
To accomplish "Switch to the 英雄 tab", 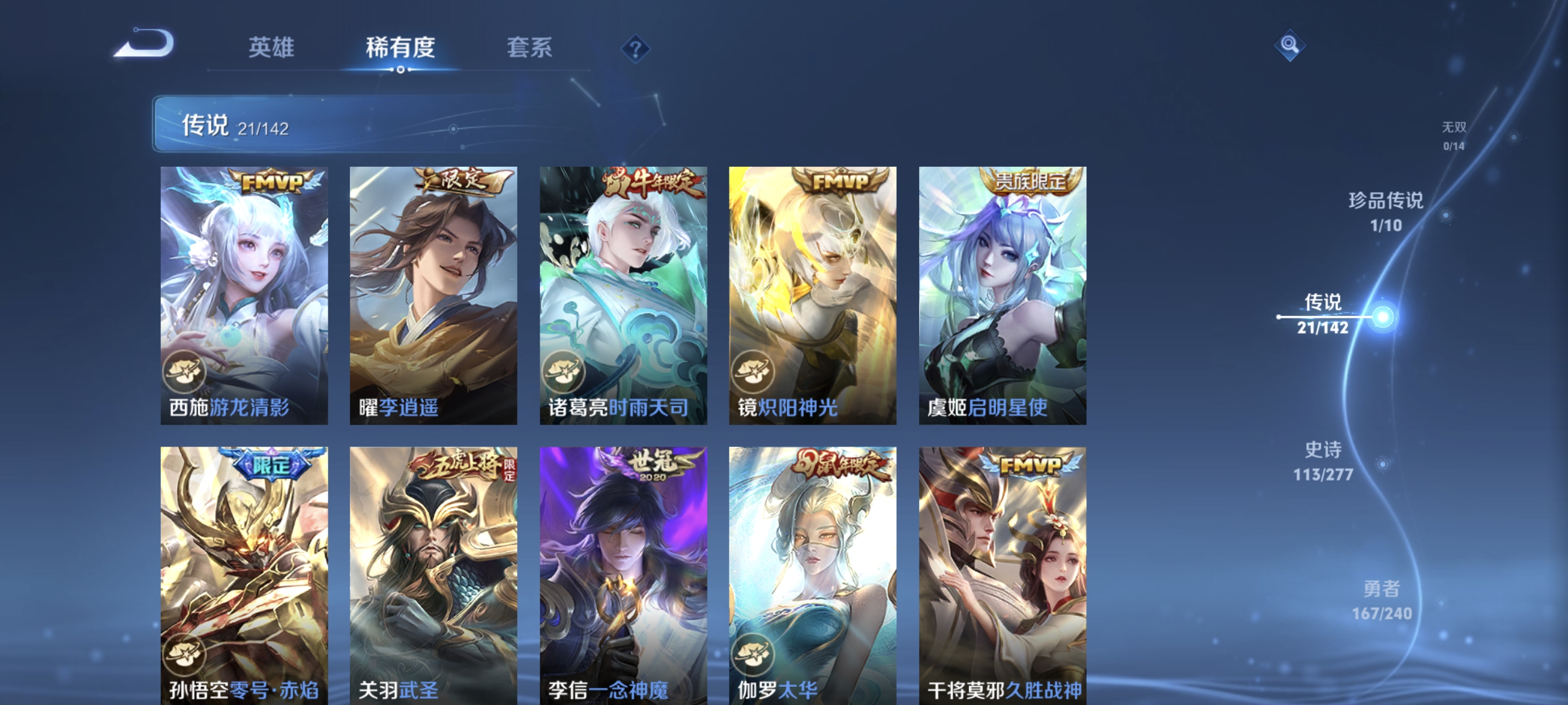I will (x=272, y=48).
